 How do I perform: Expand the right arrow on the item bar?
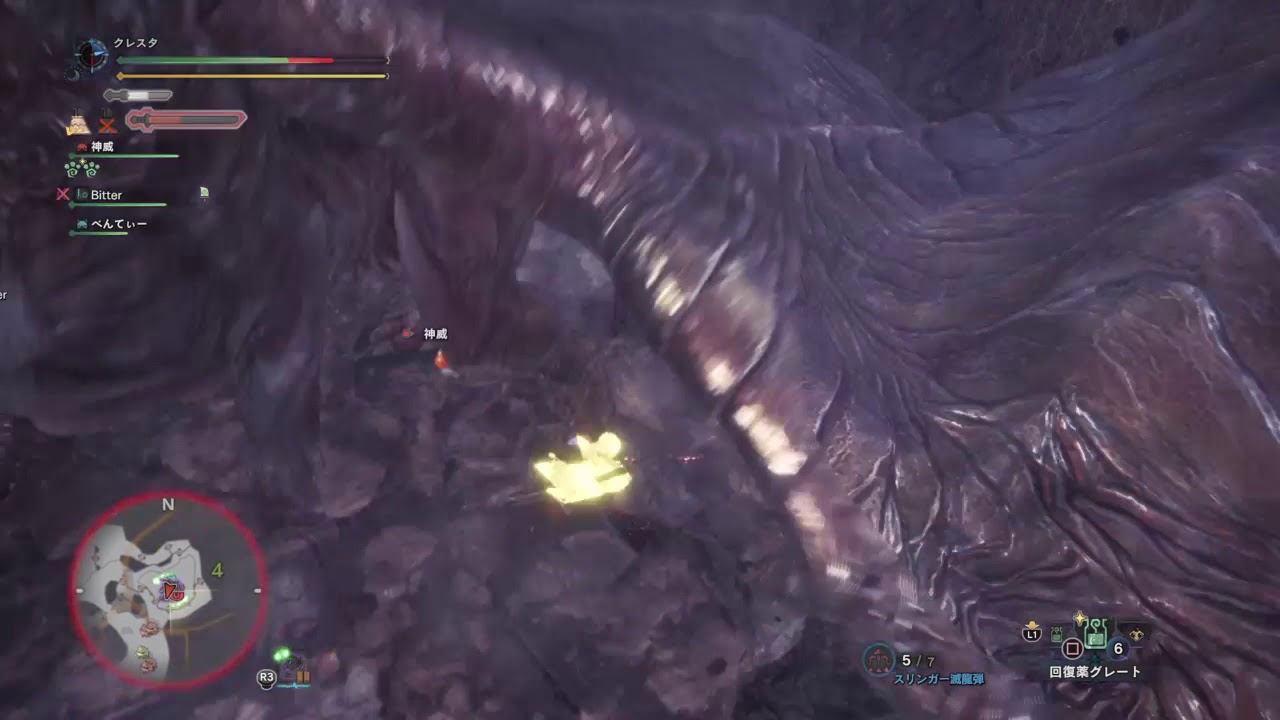point(1137,632)
